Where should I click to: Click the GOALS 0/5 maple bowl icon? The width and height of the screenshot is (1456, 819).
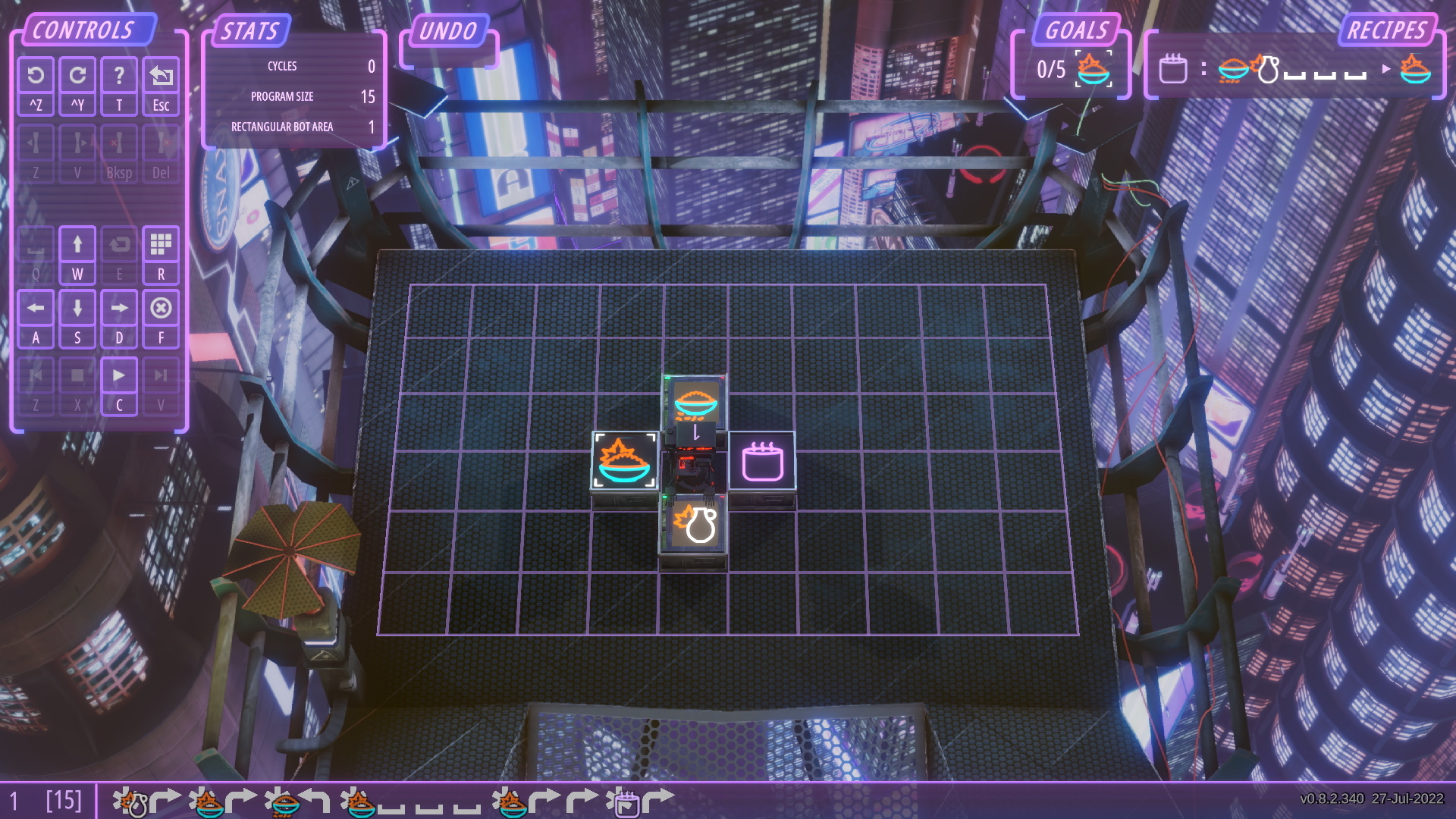pyautogui.click(x=1092, y=71)
